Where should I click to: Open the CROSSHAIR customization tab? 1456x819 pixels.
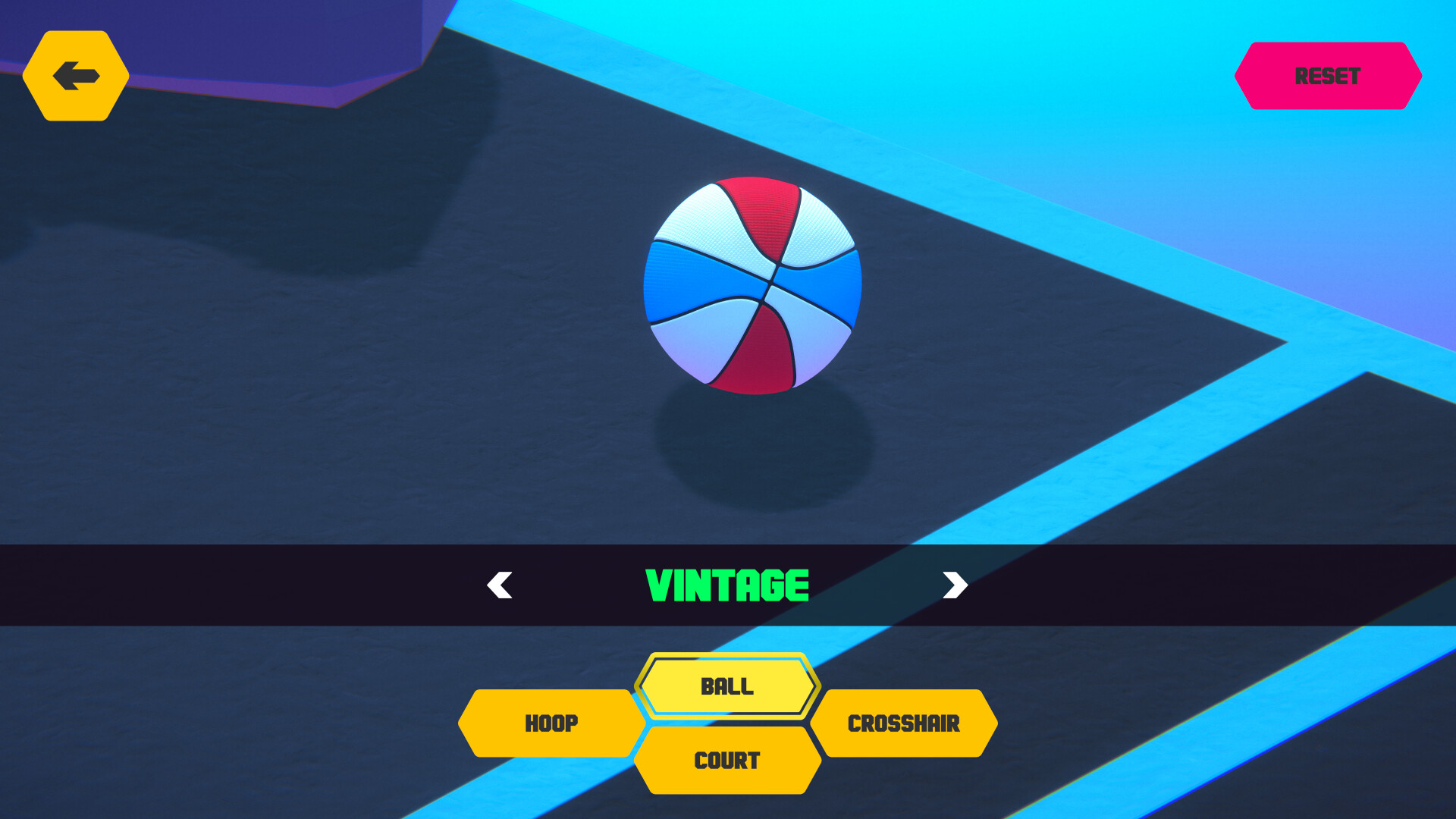tap(905, 723)
